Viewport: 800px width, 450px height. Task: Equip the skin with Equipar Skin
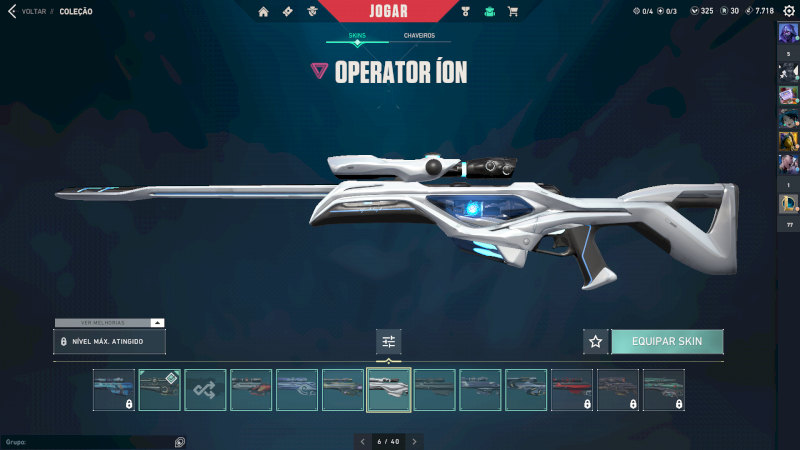click(667, 341)
